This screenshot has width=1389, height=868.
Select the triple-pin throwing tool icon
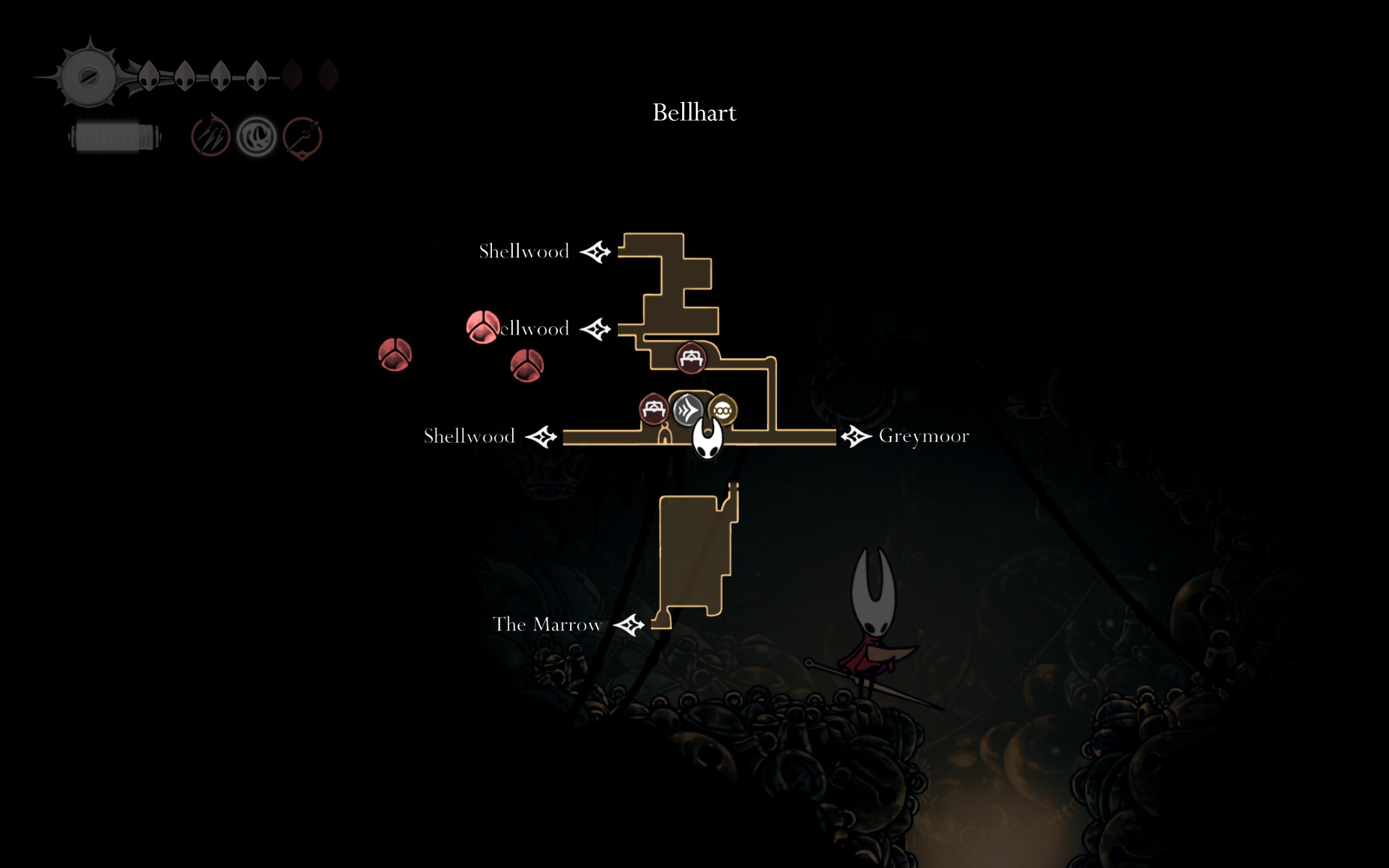coord(211,136)
